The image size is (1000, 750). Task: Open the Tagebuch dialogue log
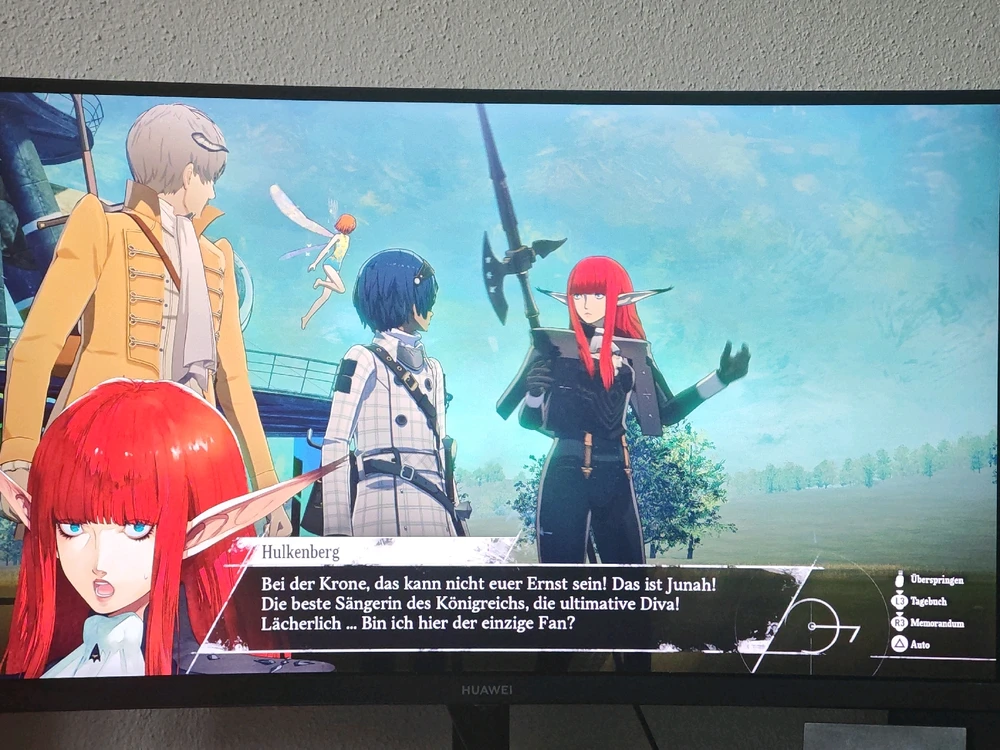coord(926,602)
